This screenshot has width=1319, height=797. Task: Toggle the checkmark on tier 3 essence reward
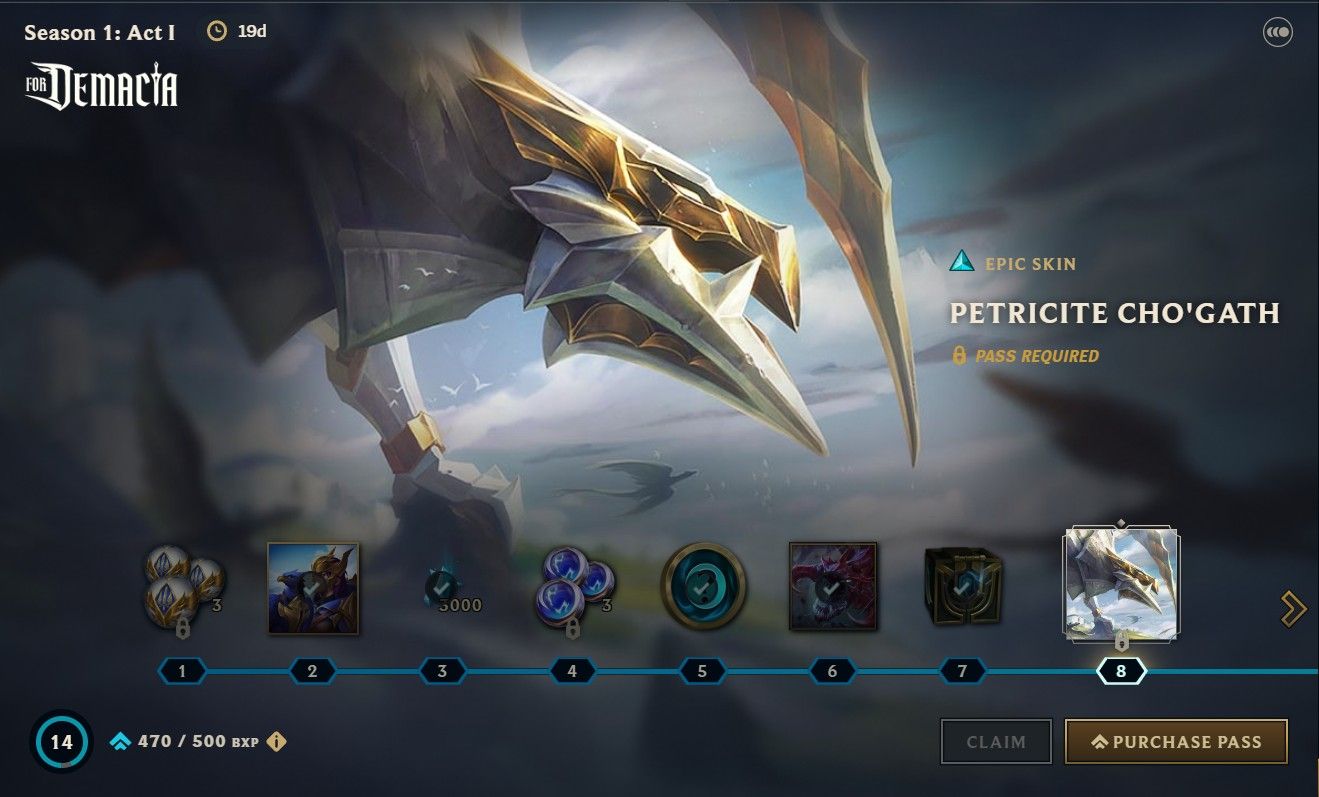(x=440, y=588)
